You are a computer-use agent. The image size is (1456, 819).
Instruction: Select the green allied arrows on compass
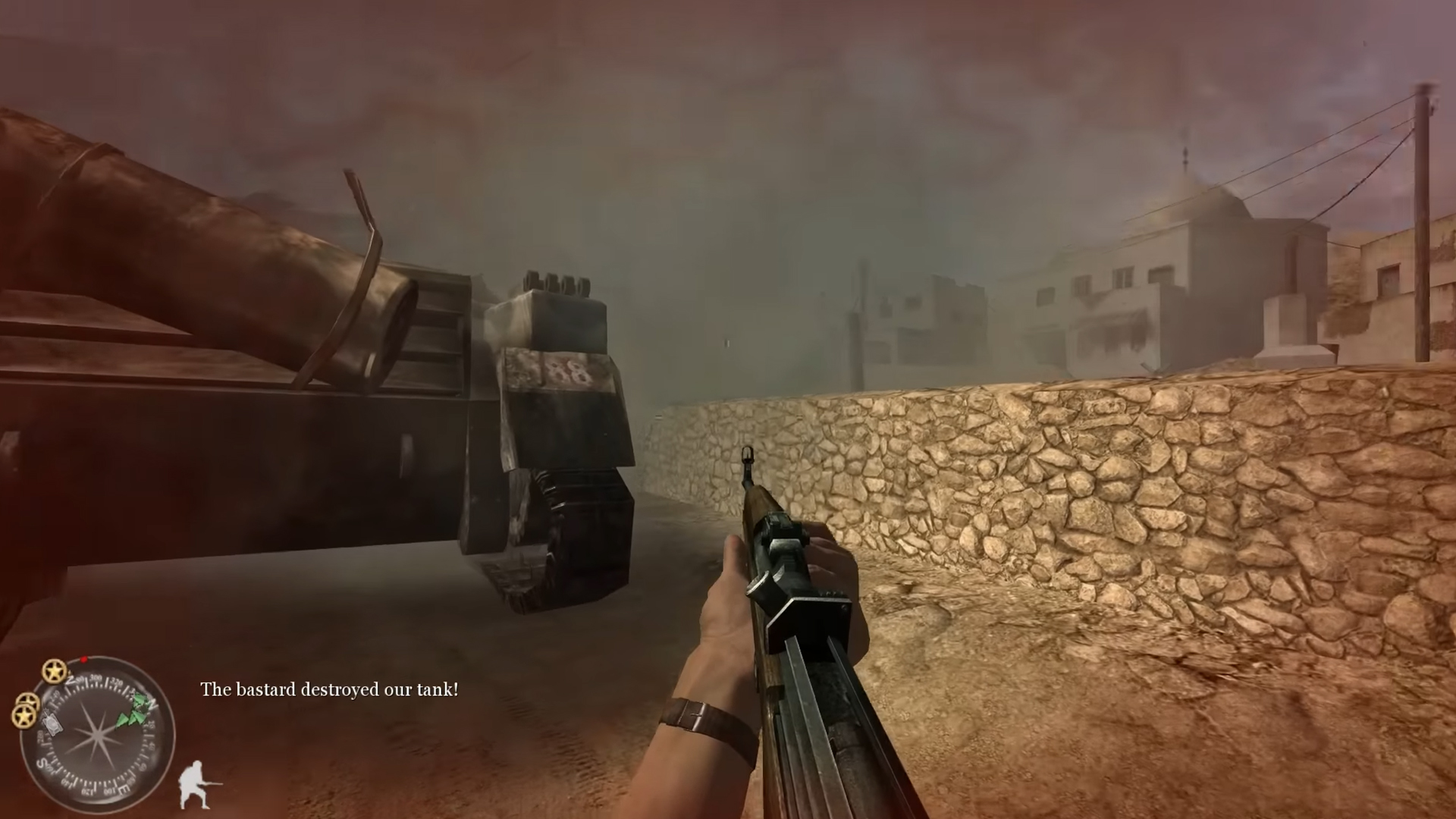click(134, 709)
